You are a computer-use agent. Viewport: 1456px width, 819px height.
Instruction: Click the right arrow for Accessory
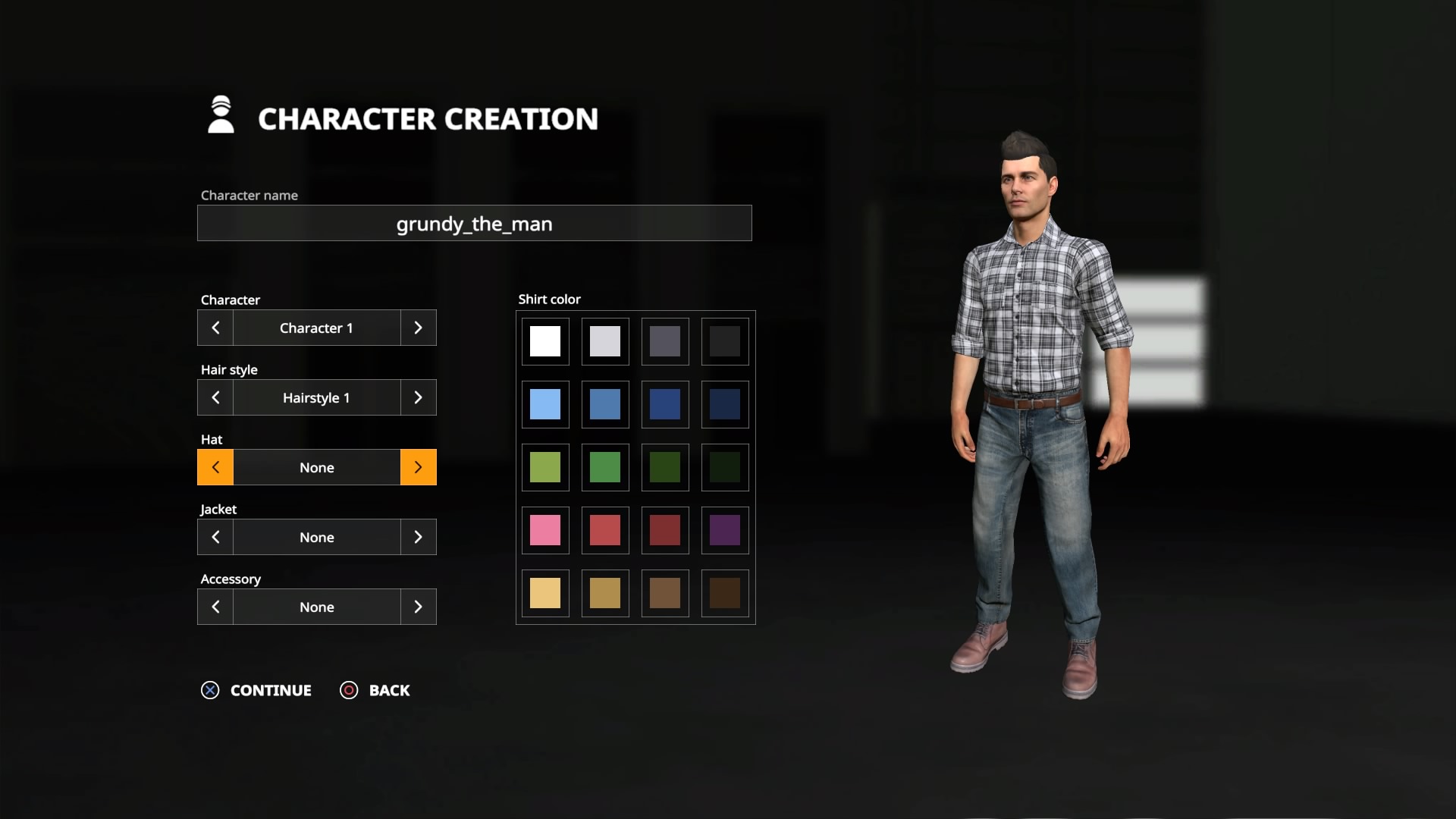pyautogui.click(x=418, y=607)
